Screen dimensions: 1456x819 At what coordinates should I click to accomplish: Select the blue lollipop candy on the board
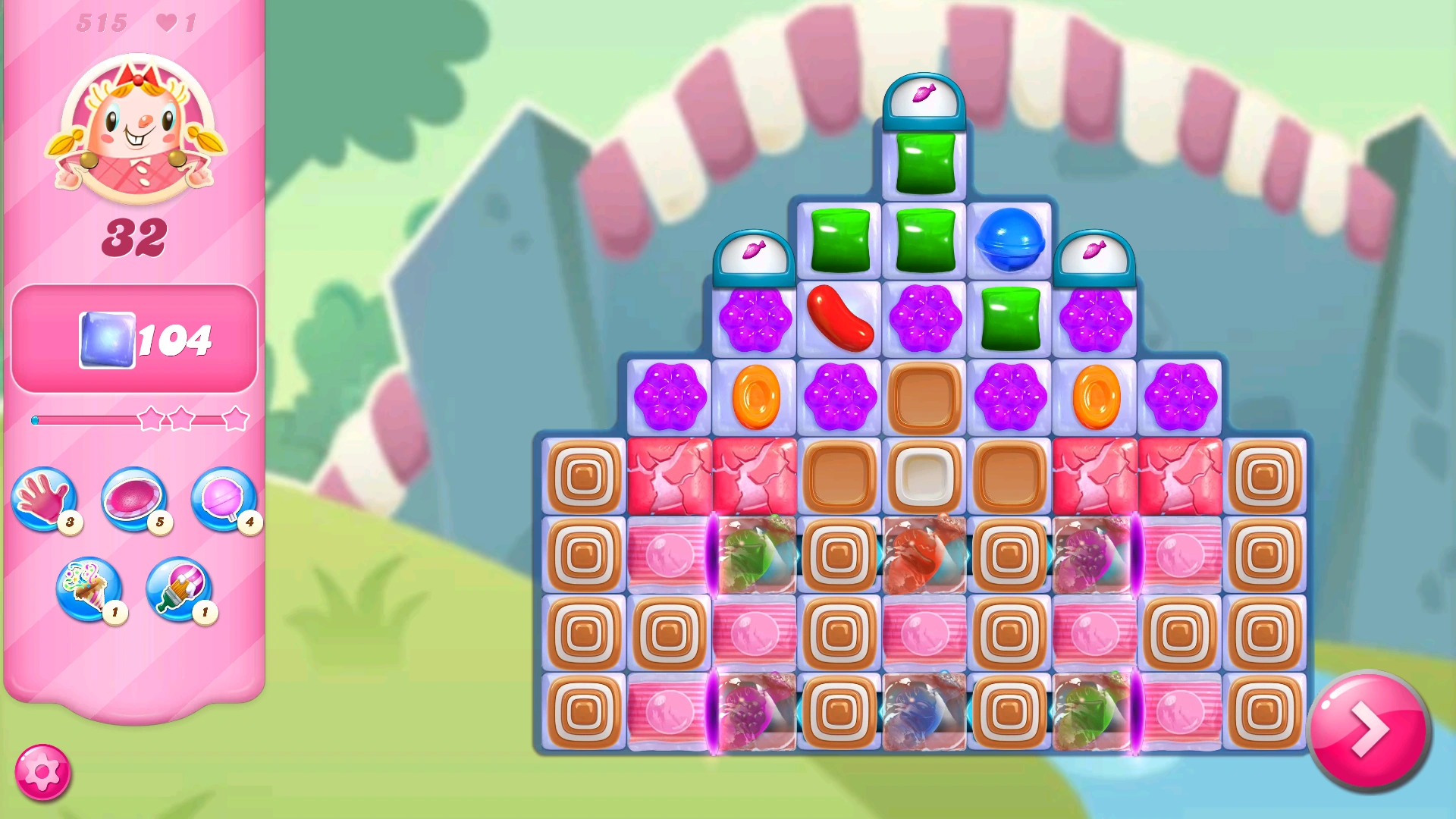(1009, 241)
